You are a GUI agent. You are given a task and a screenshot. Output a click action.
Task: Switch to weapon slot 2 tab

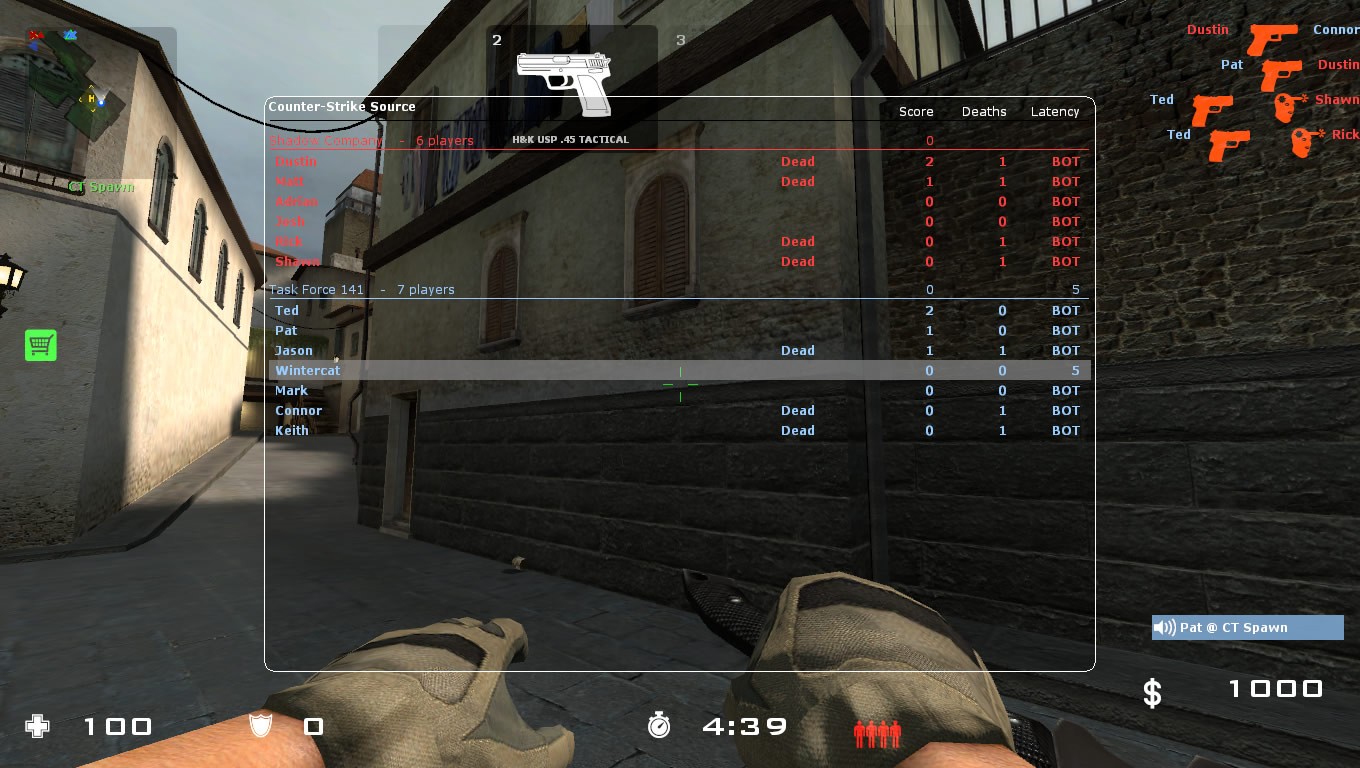pyautogui.click(x=497, y=40)
